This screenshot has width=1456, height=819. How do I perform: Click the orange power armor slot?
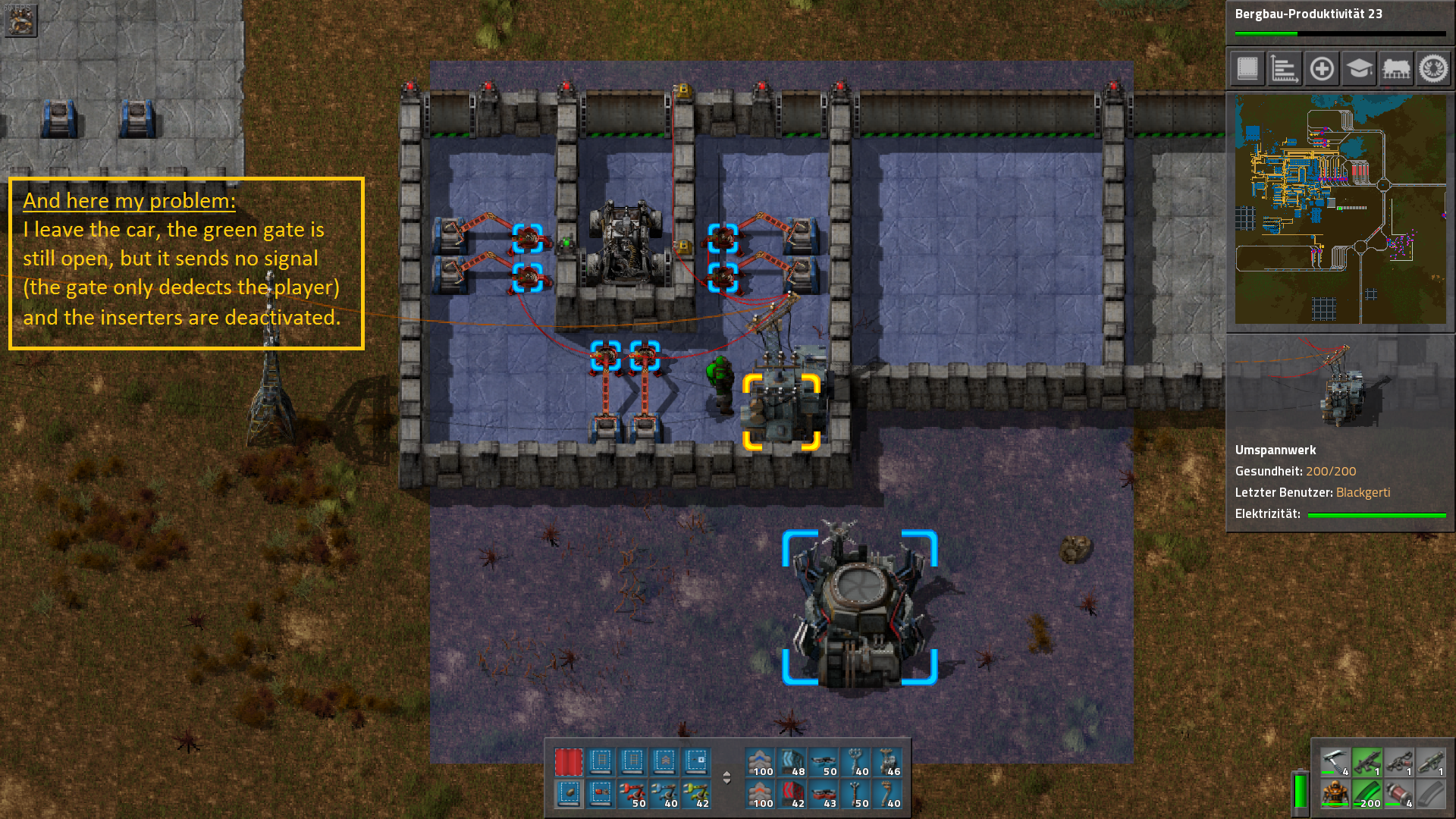tap(1335, 794)
